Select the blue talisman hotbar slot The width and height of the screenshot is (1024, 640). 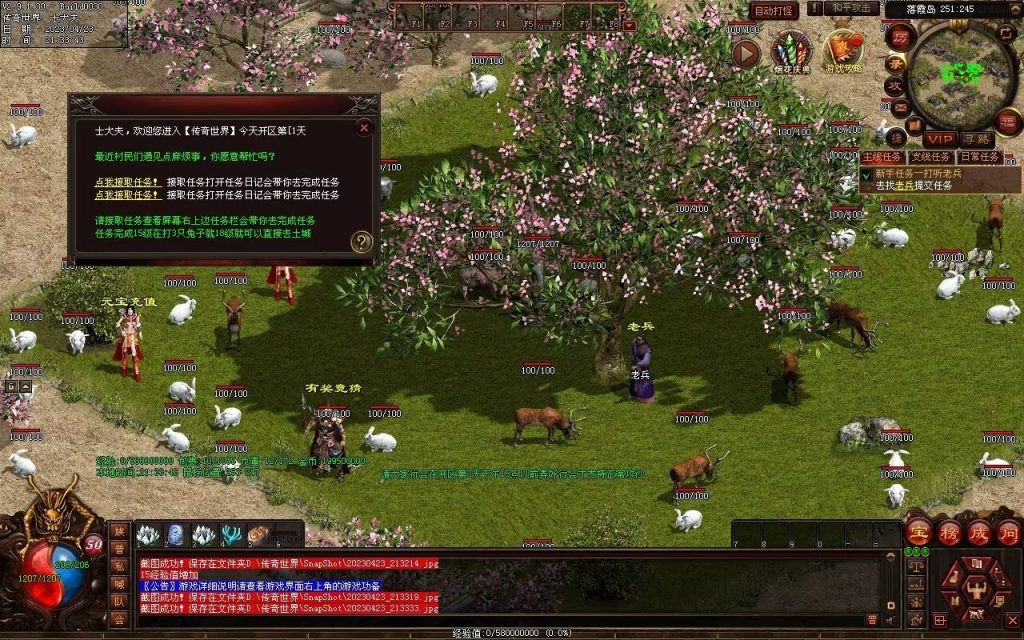[175, 535]
